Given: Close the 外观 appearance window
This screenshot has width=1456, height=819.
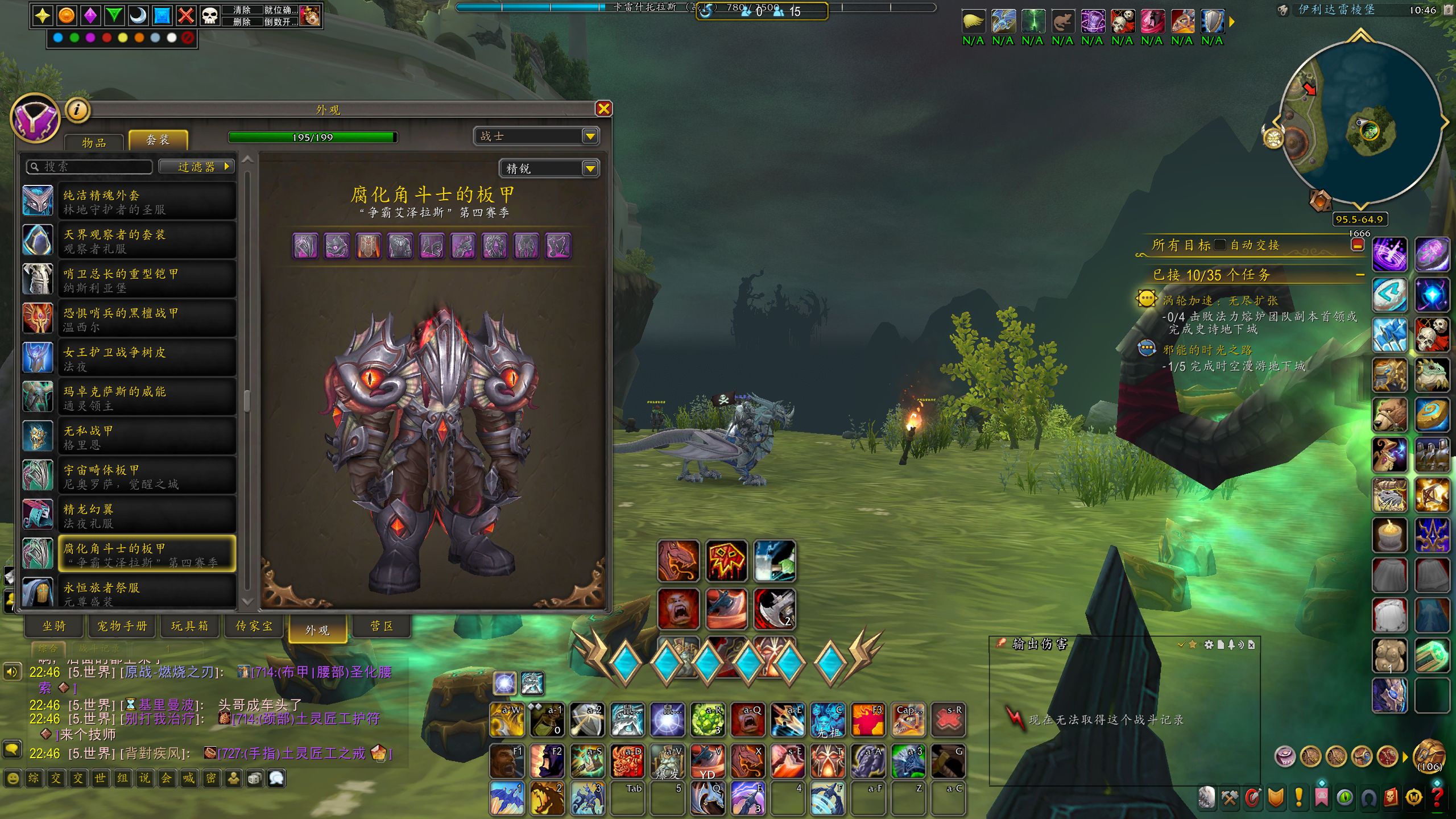Looking at the screenshot, I should coord(603,109).
